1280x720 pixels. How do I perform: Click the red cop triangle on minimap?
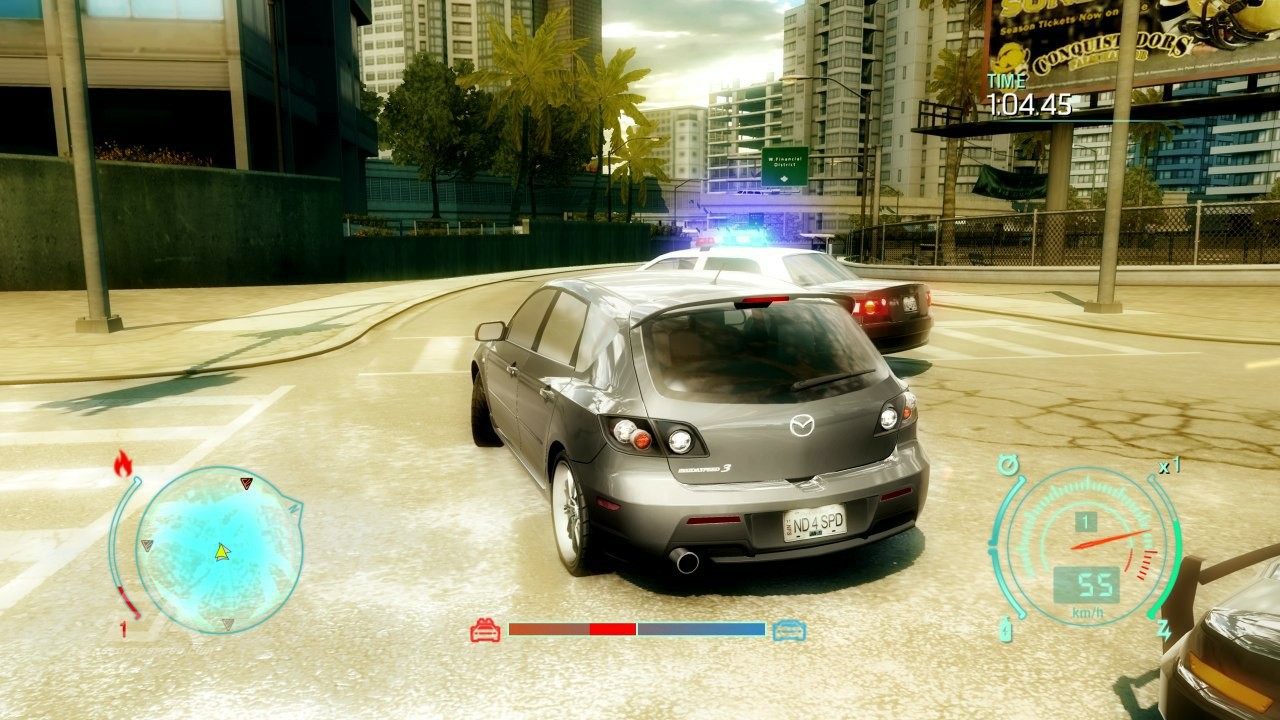(243, 481)
